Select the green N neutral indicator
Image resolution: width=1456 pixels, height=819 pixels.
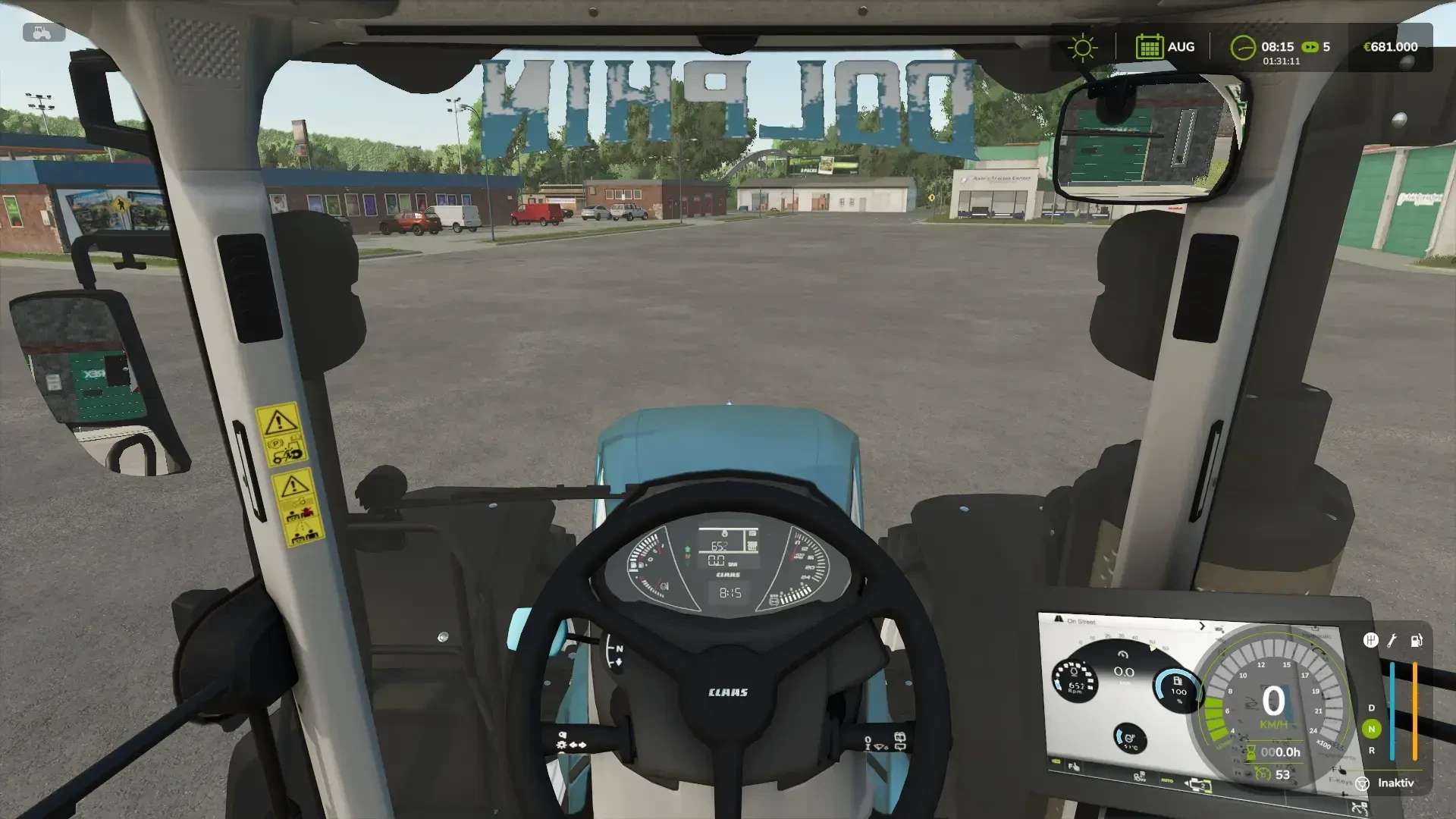(1371, 729)
